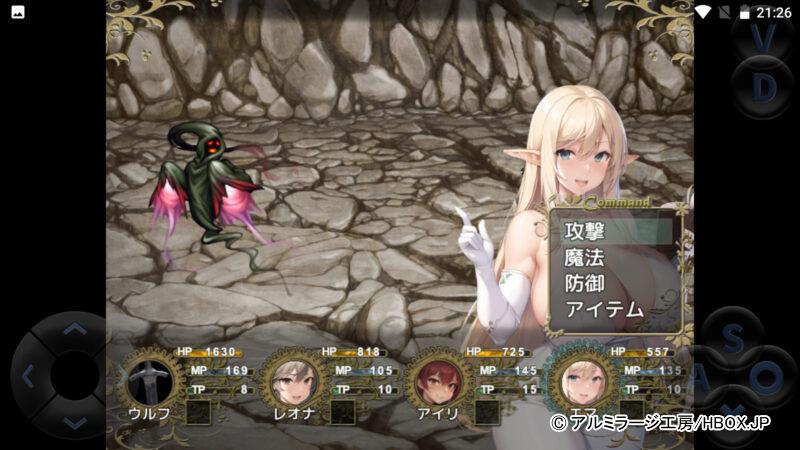Tap the d-pad left arrow
Image resolution: width=800 pixels, height=450 pixels.
click(28, 377)
